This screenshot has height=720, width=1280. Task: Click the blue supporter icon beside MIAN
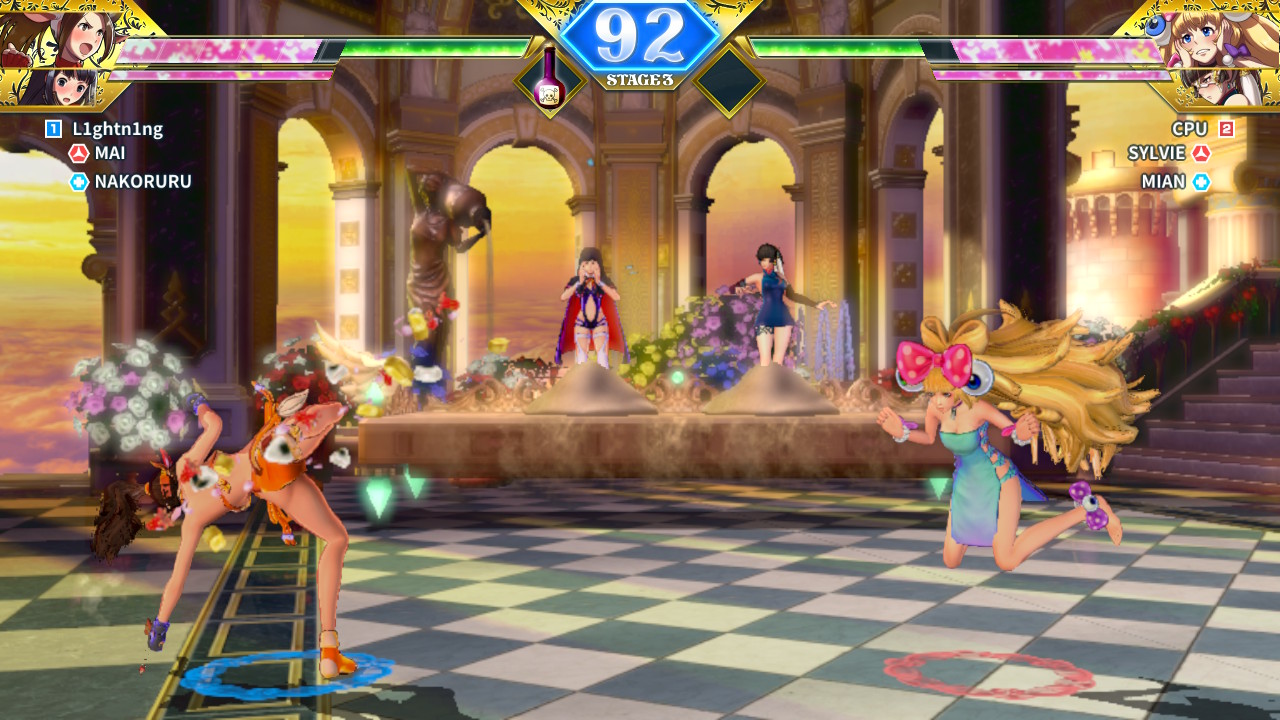tap(1201, 181)
